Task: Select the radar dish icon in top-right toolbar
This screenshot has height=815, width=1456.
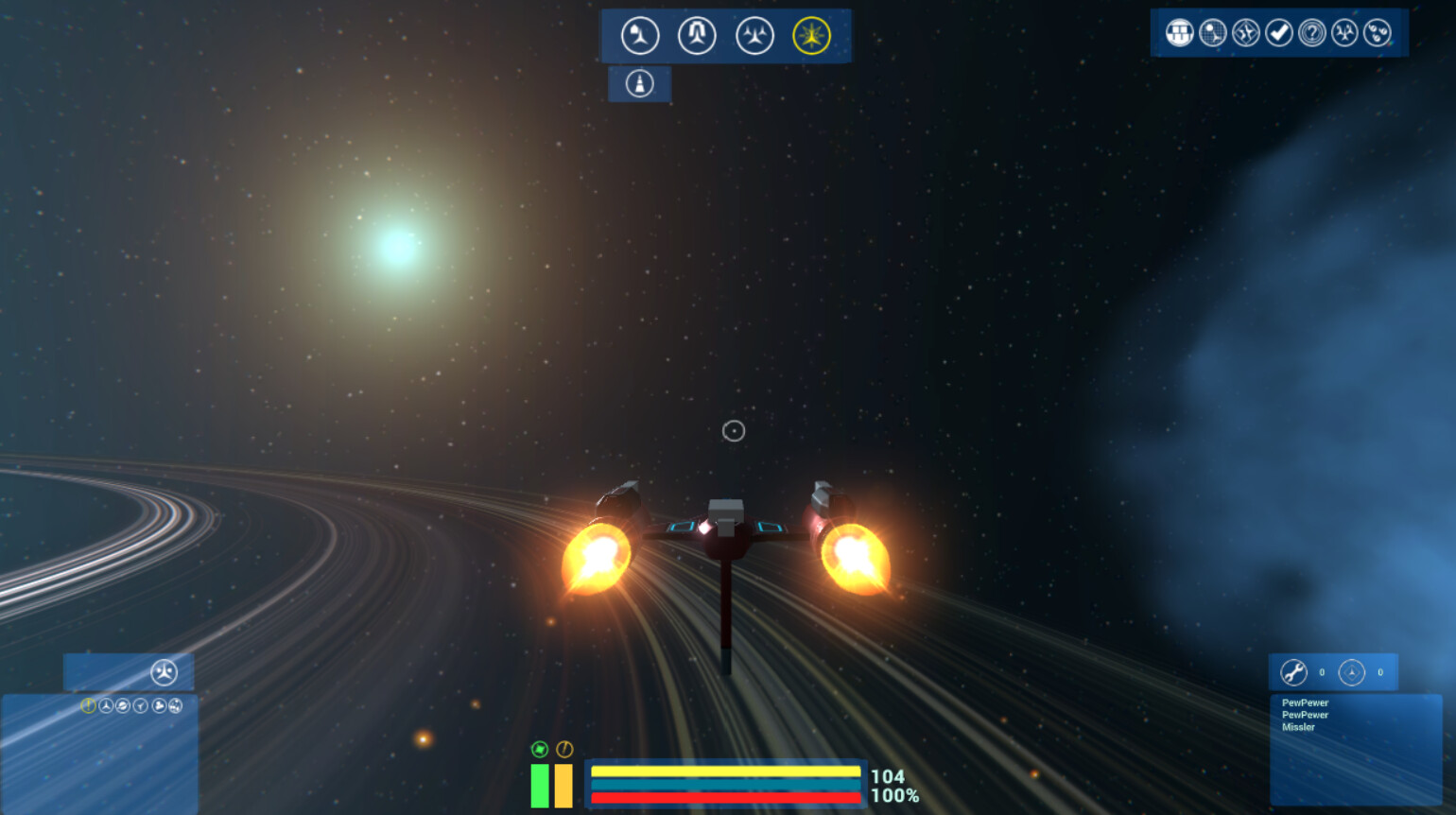Action: click(x=1212, y=33)
